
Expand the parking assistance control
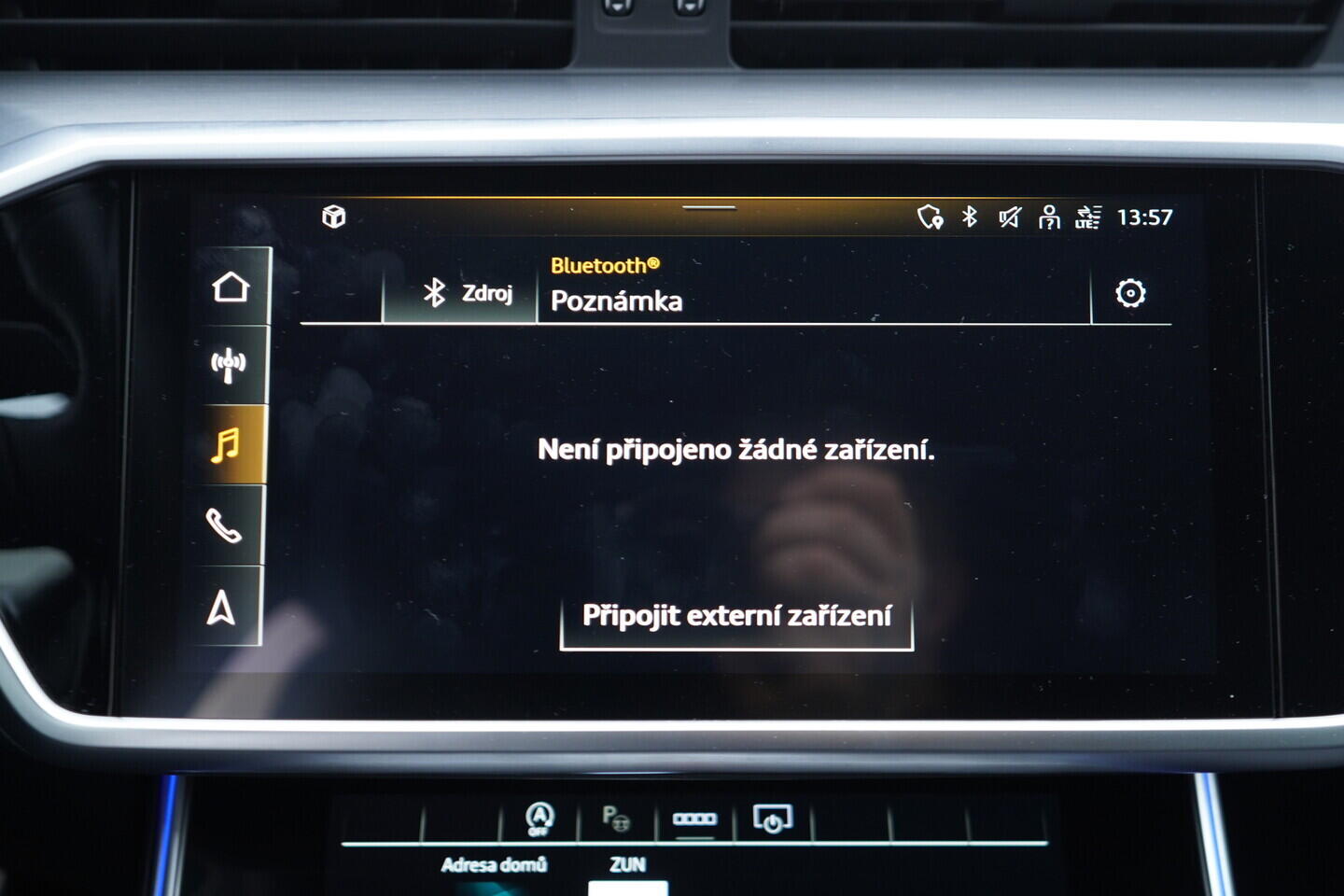coord(615,819)
